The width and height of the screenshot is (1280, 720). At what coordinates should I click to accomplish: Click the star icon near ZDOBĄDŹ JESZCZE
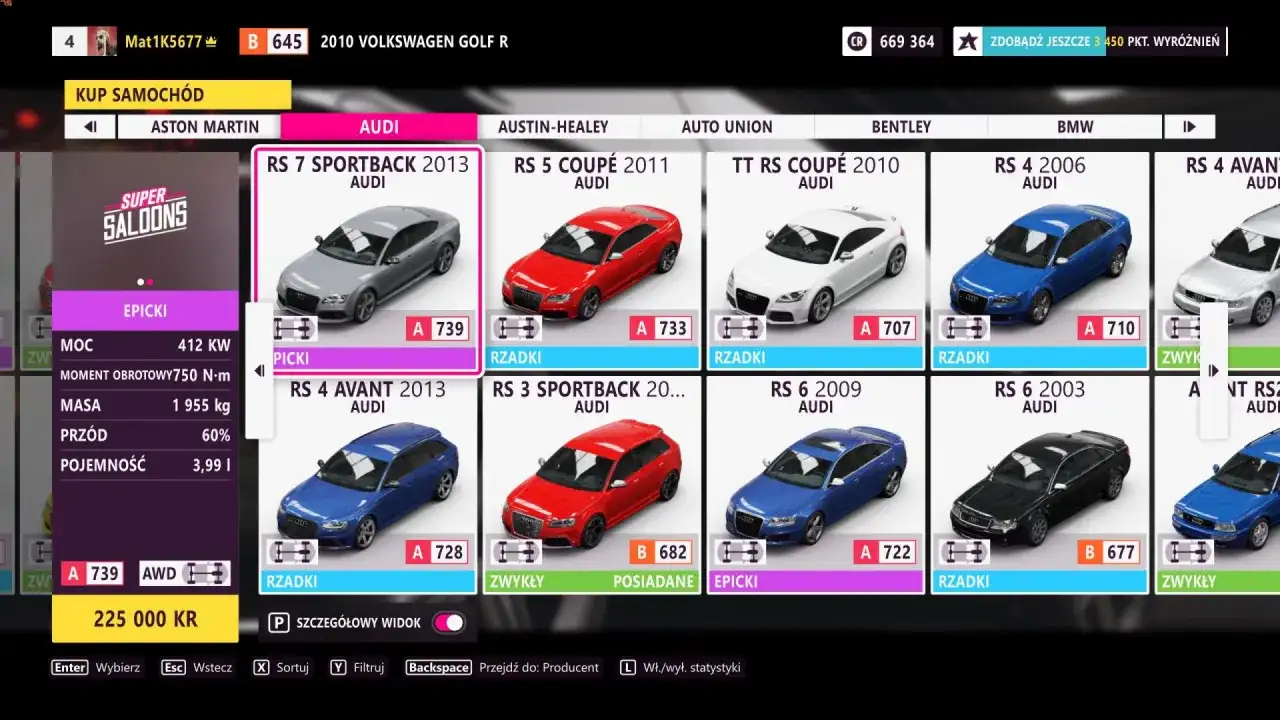click(968, 41)
